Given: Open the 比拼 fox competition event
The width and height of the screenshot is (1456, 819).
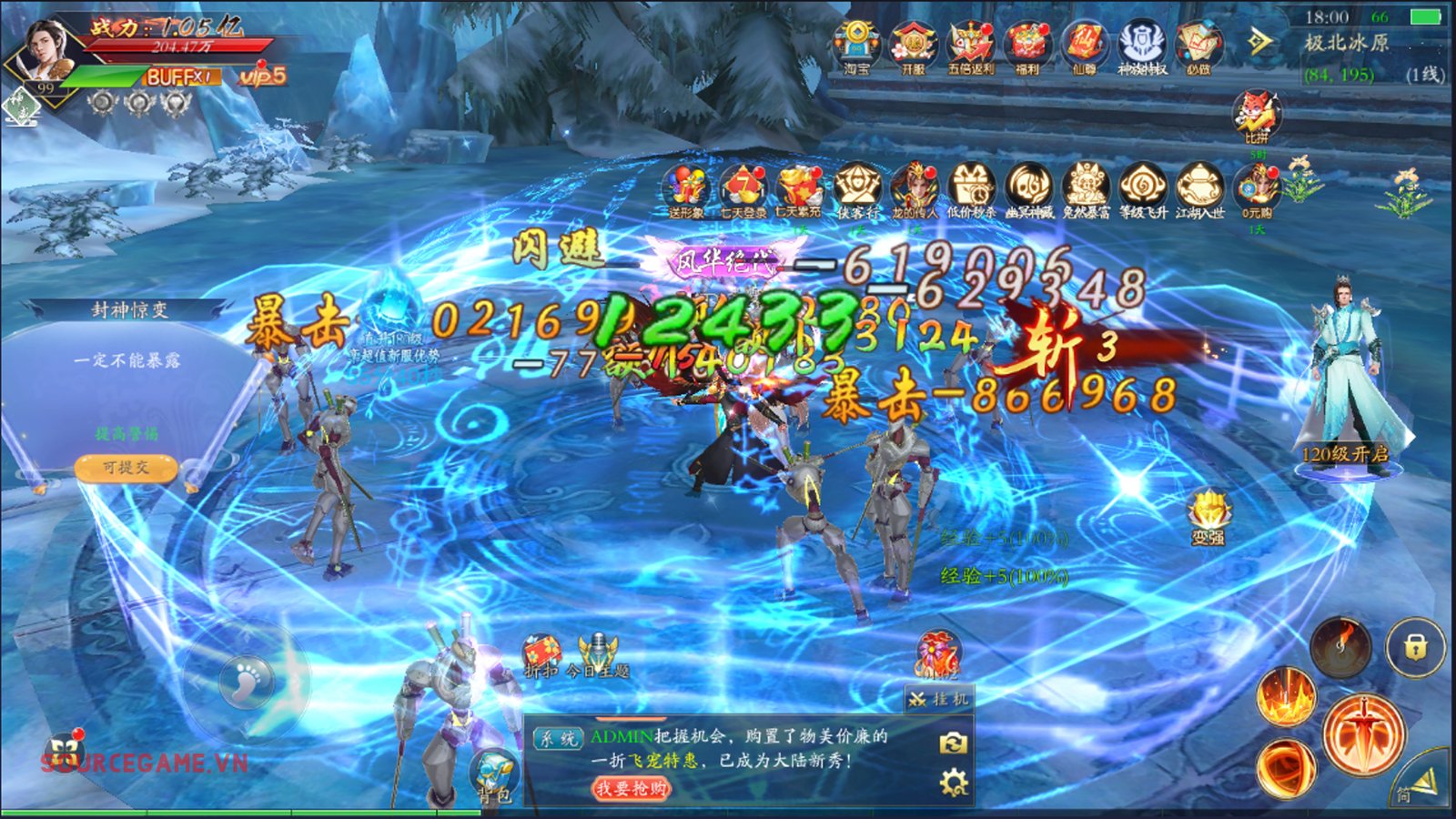Looking at the screenshot, I should tap(1257, 116).
